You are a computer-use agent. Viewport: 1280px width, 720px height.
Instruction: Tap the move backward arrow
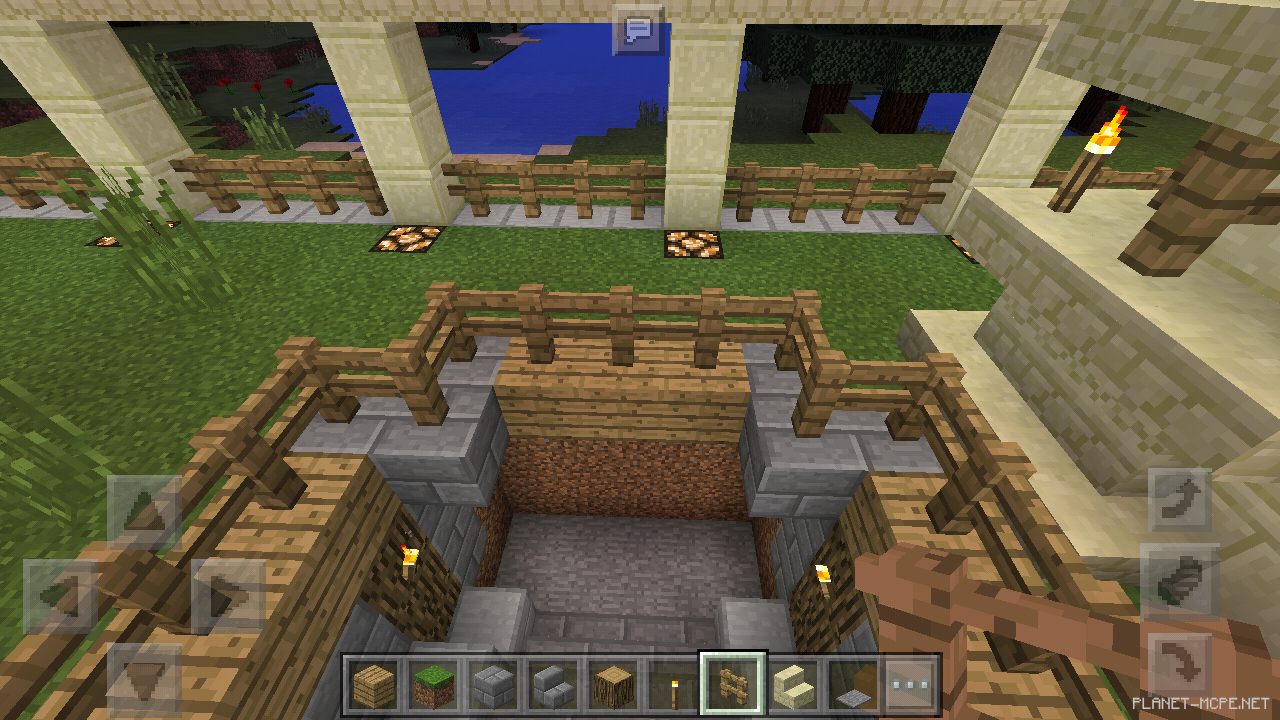click(x=144, y=680)
